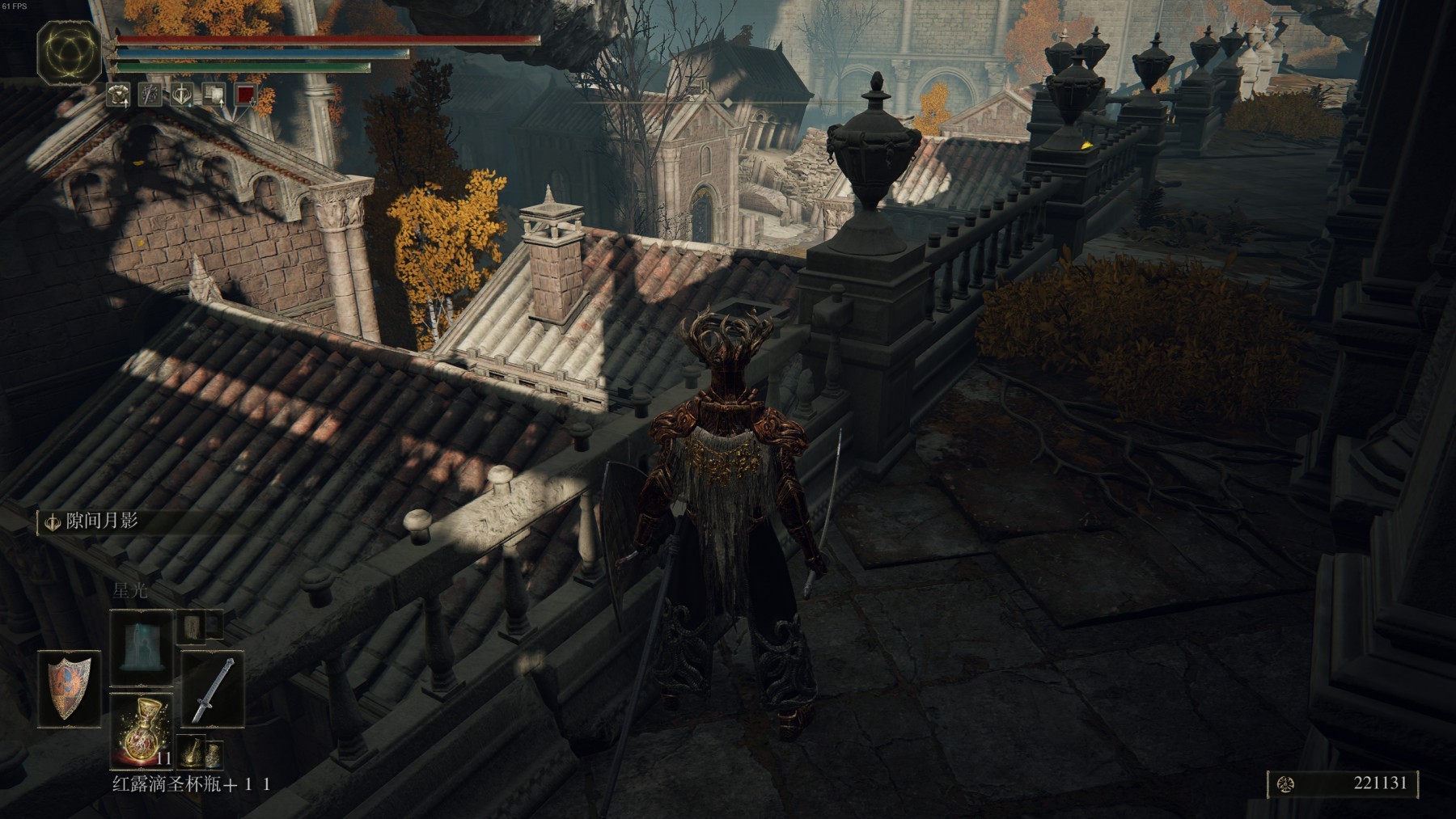The image size is (1456, 819).
Task: Click the scroll buff status icon
Action: [214, 95]
